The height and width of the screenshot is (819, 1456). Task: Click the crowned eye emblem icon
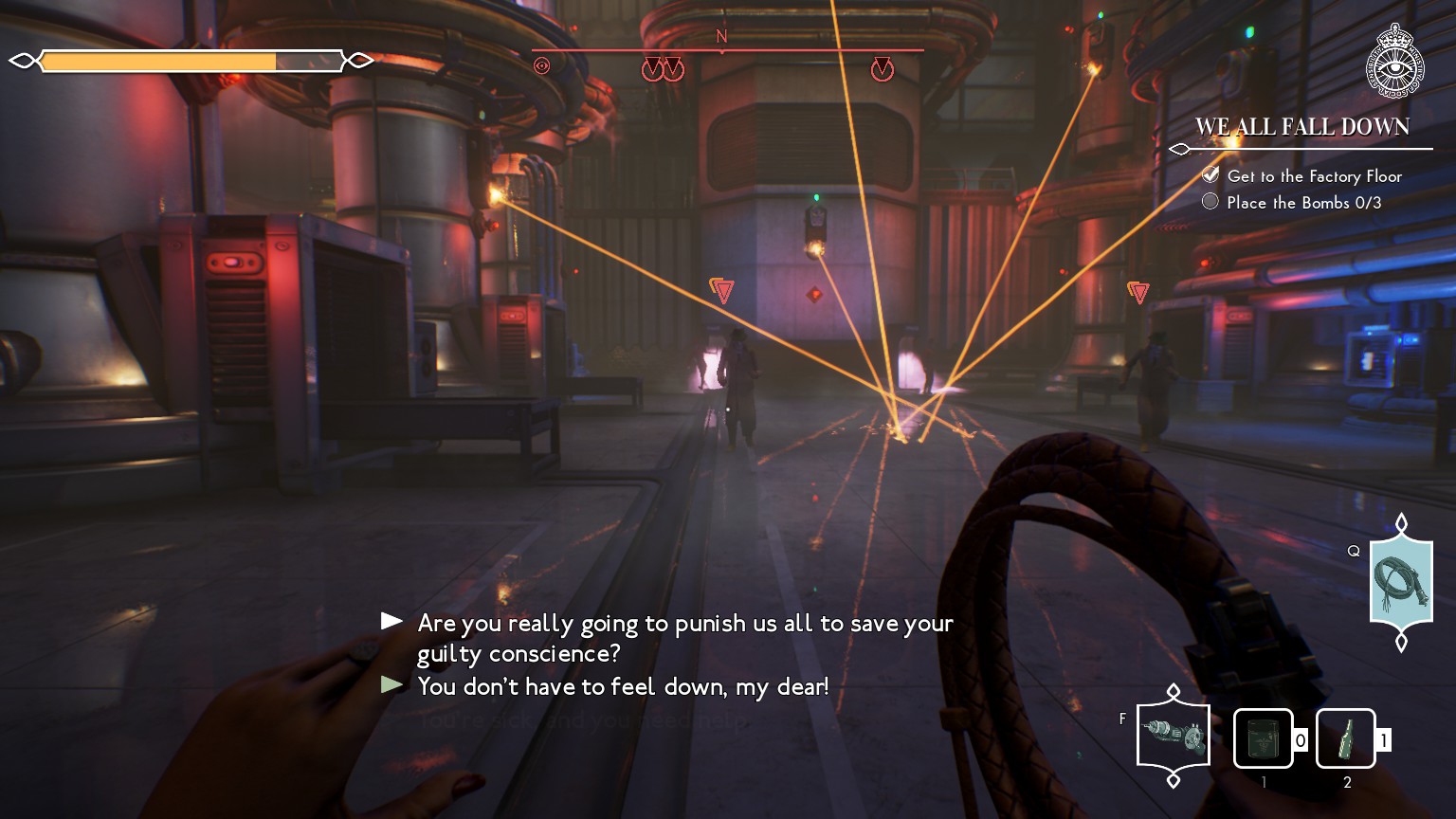tap(1395, 60)
